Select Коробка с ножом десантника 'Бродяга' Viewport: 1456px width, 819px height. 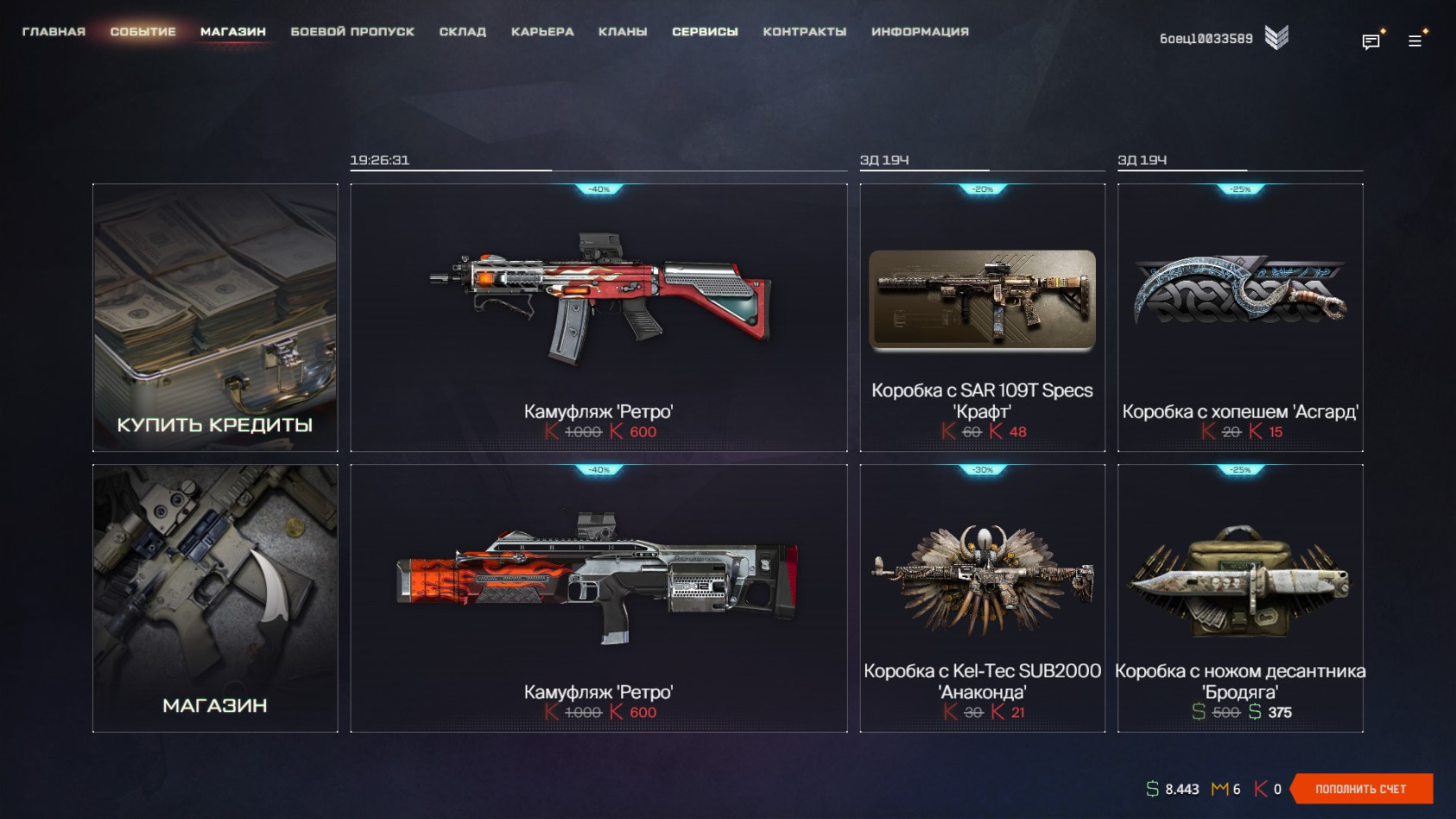[1240, 598]
